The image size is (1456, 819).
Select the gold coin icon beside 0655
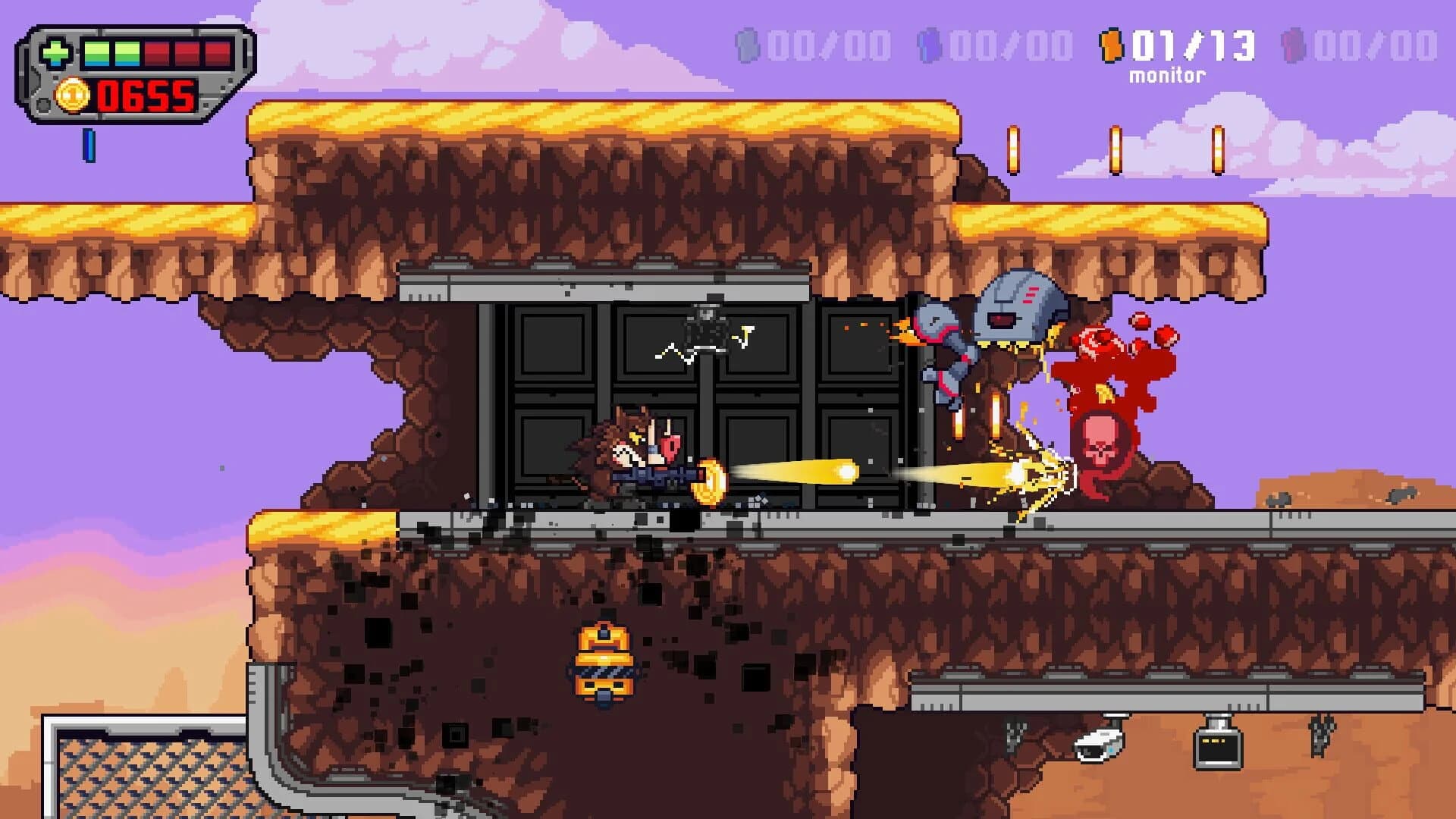(73, 96)
